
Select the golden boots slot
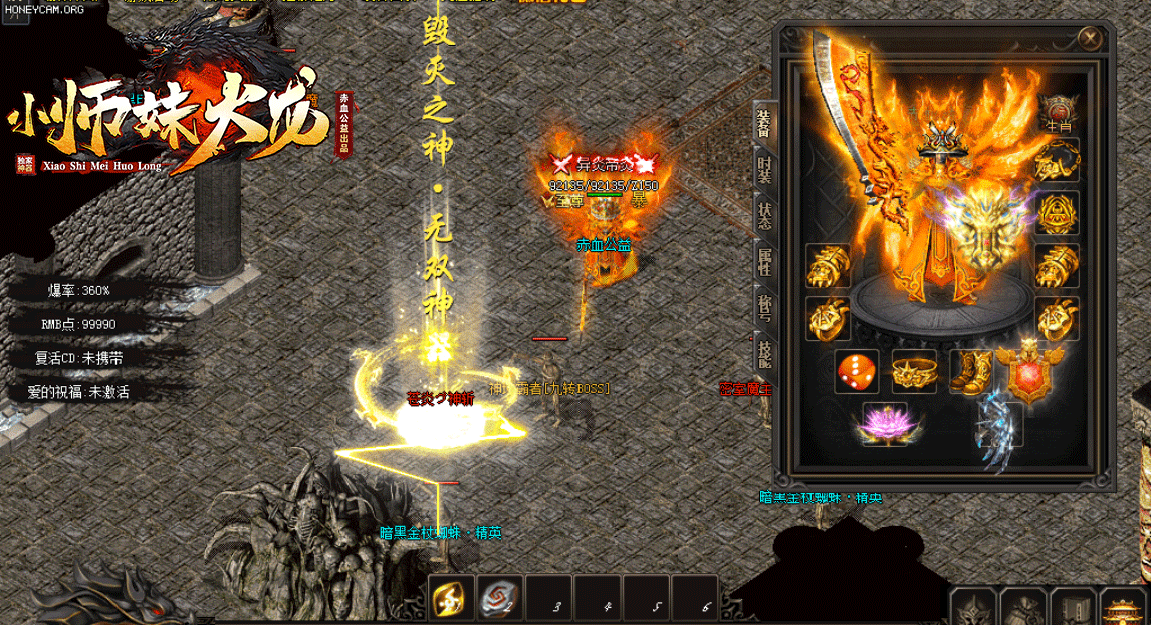(x=970, y=372)
